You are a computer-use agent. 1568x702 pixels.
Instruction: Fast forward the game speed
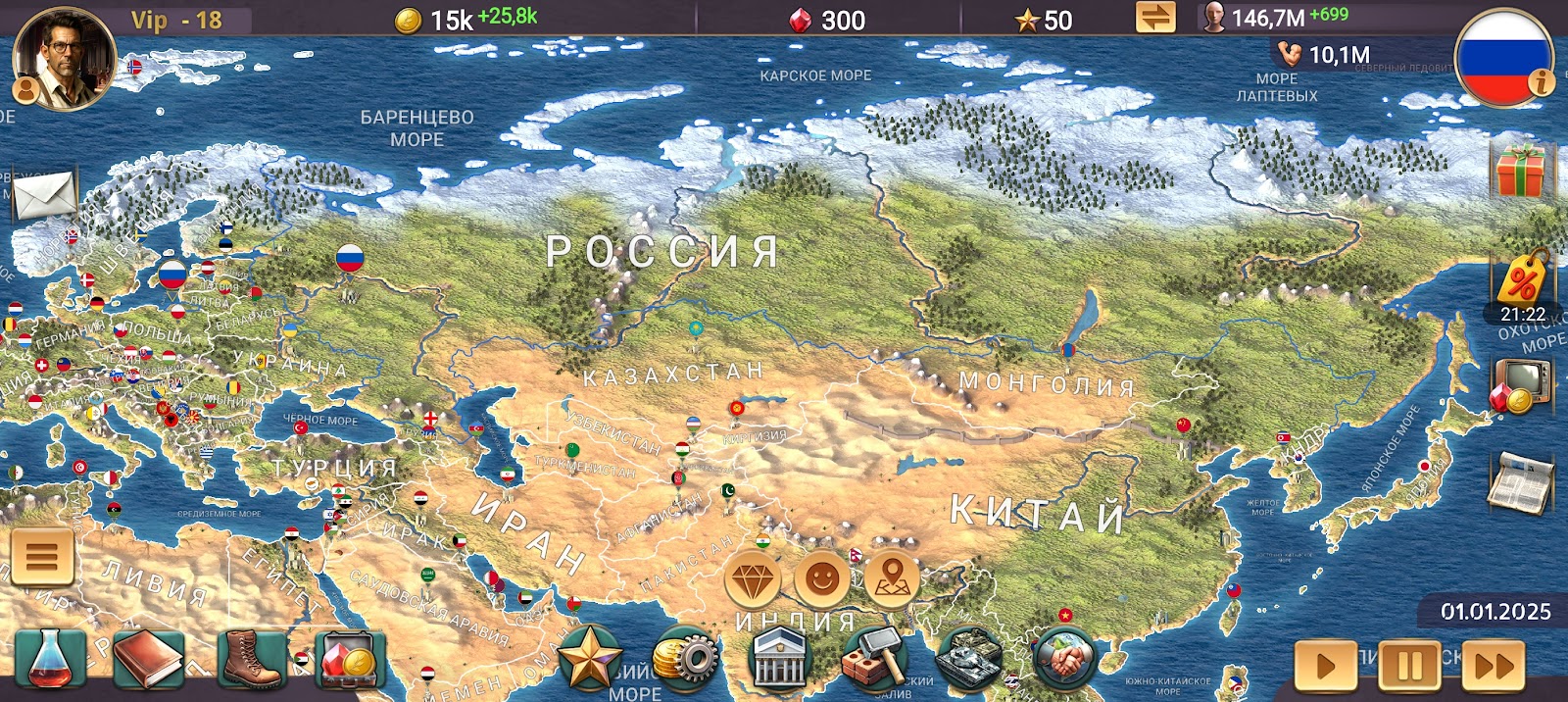(x=1494, y=667)
